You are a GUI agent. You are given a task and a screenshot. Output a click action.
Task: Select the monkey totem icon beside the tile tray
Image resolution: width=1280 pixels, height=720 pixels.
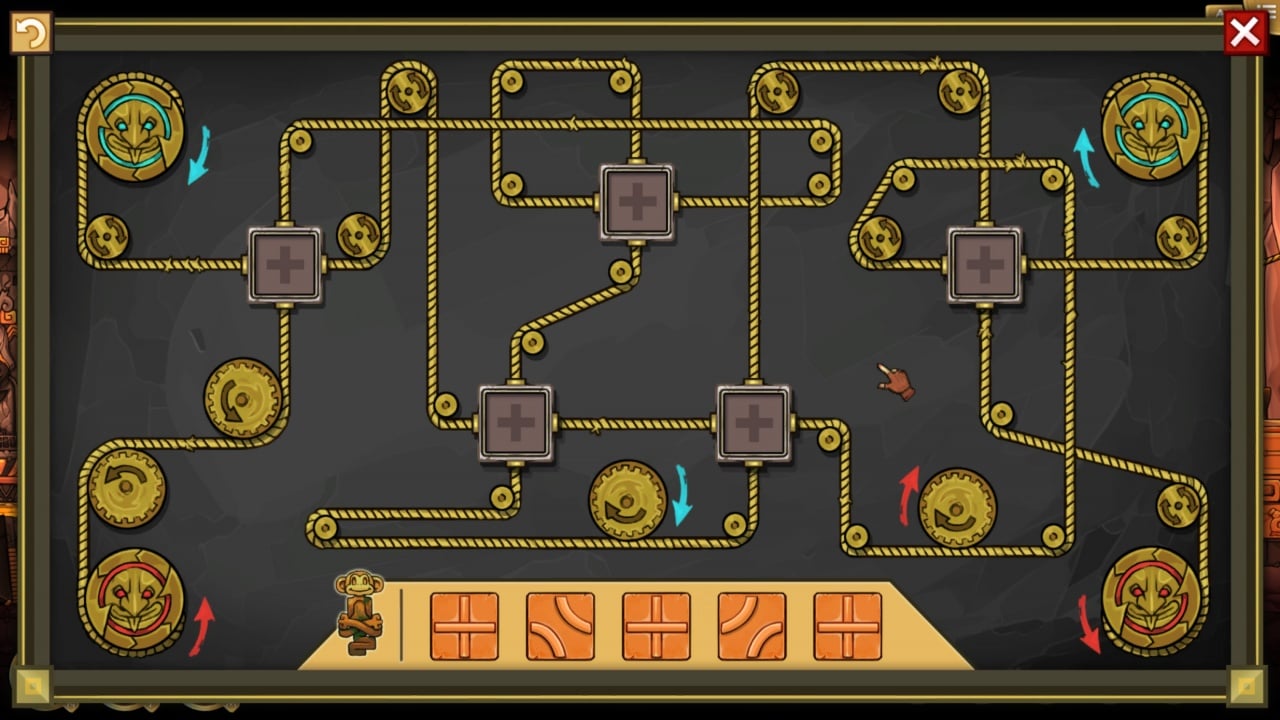(360, 611)
